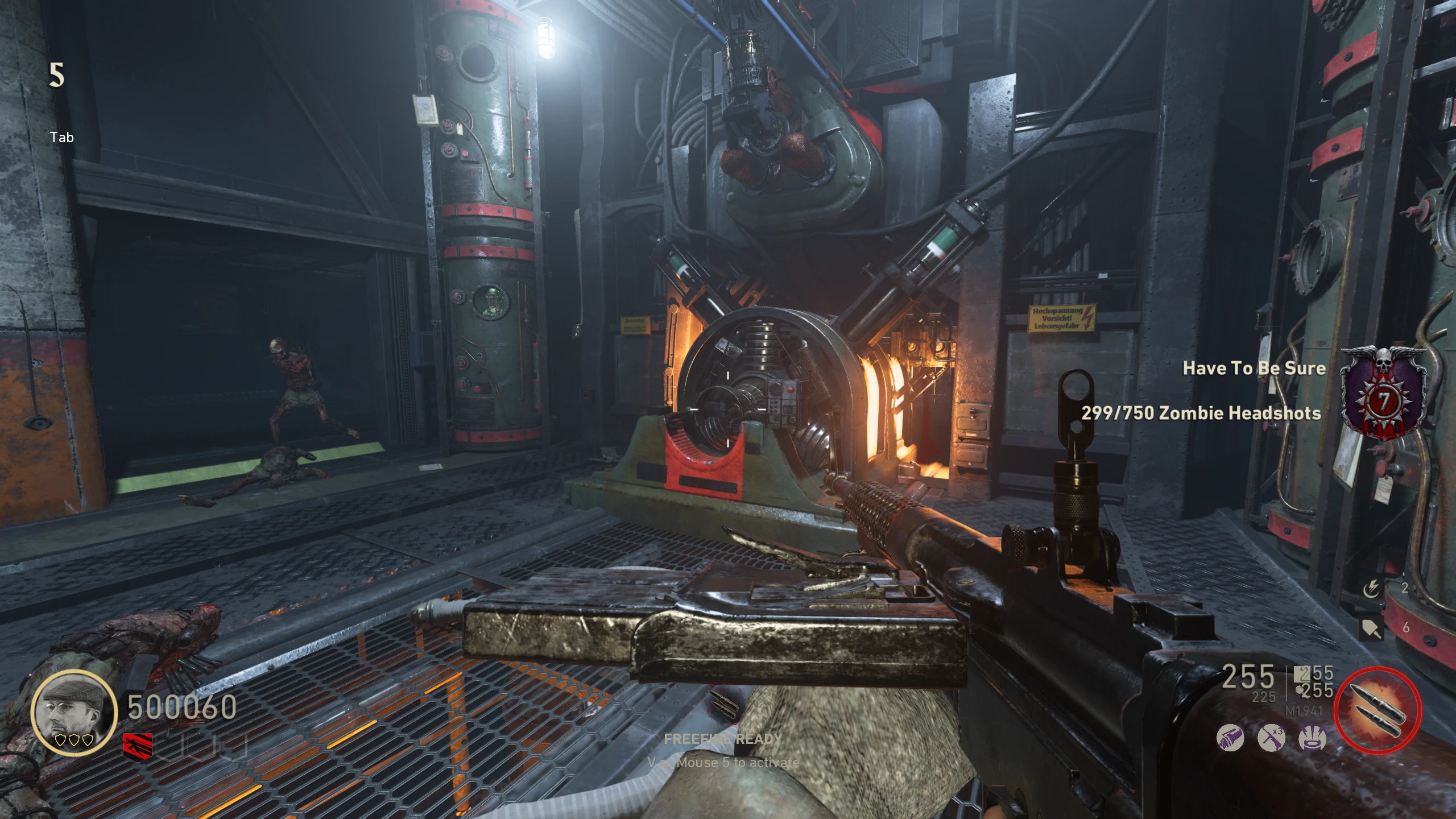Choose the purple shockwave ring mod icon

click(1313, 738)
